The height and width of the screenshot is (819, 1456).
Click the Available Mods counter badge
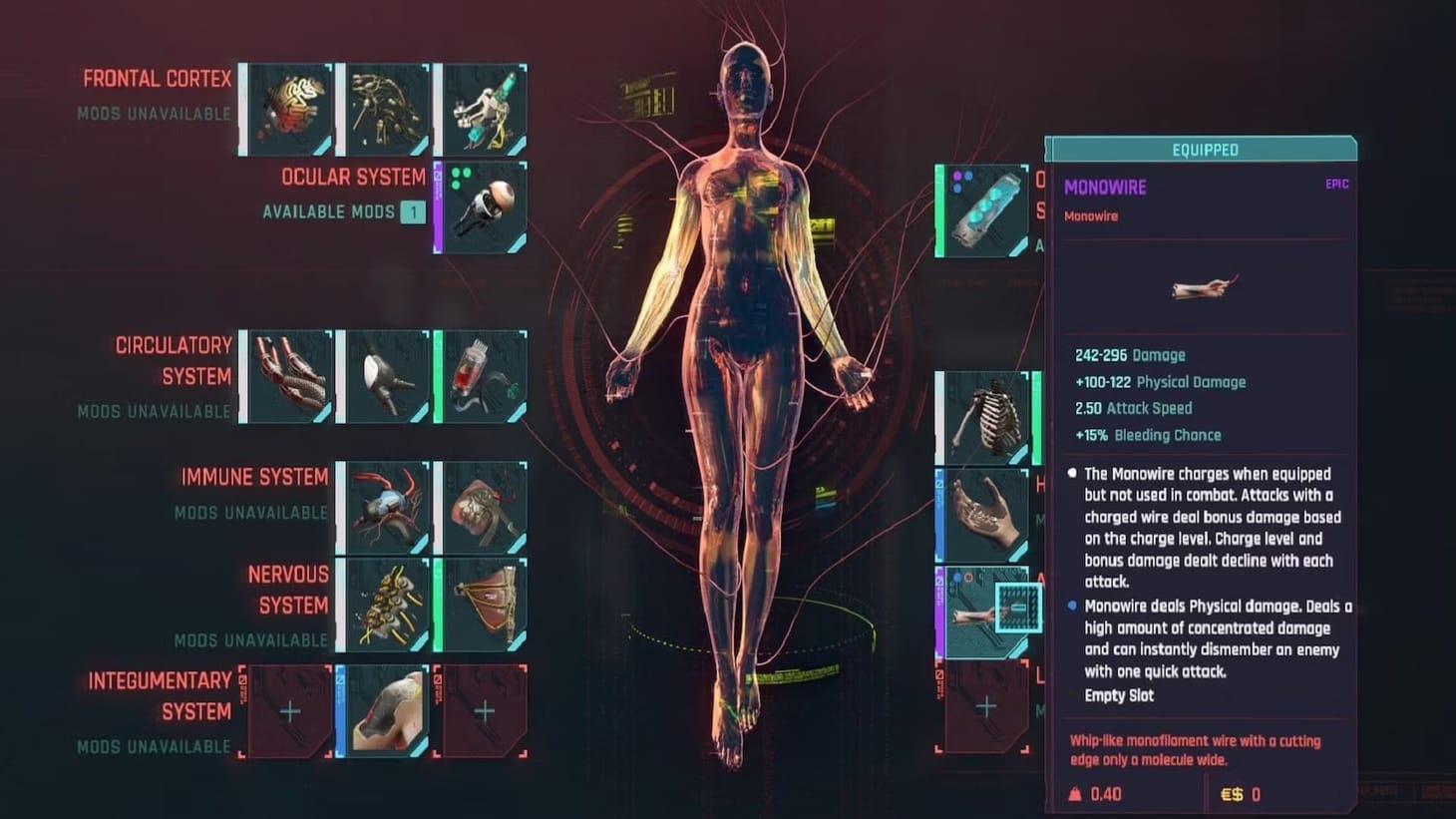pos(413,211)
